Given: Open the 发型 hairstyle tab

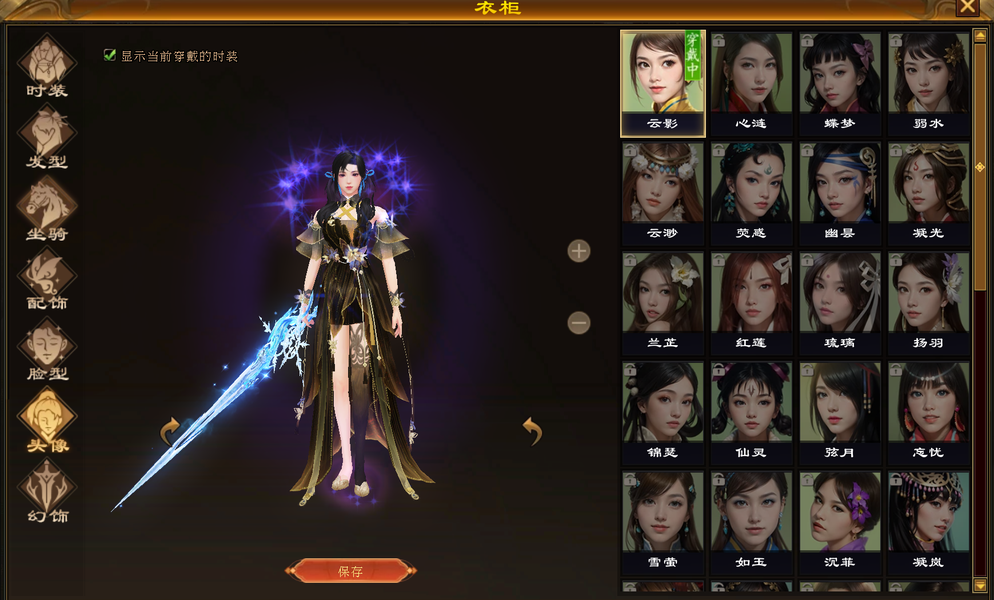Looking at the screenshot, I should click(x=46, y=137).
